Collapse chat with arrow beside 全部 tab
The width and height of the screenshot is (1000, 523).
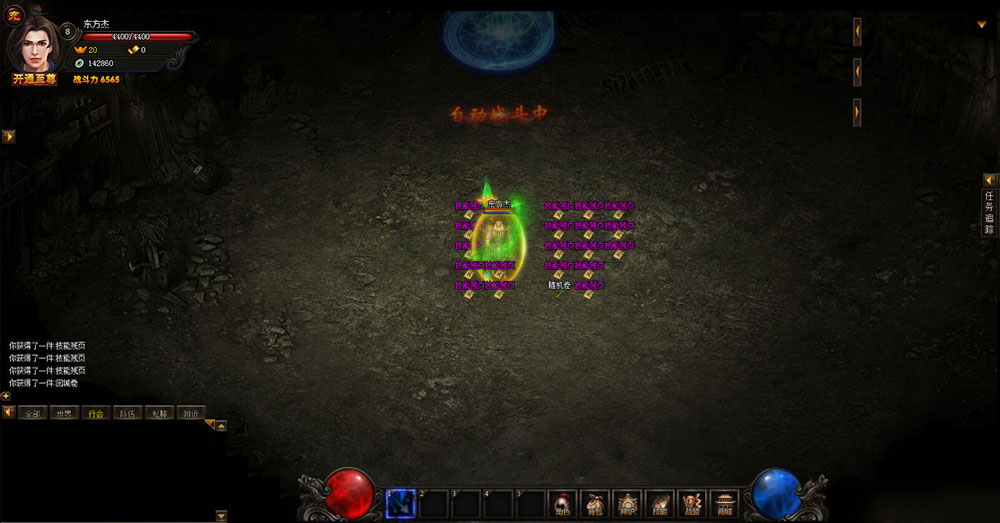pos(8,412)
